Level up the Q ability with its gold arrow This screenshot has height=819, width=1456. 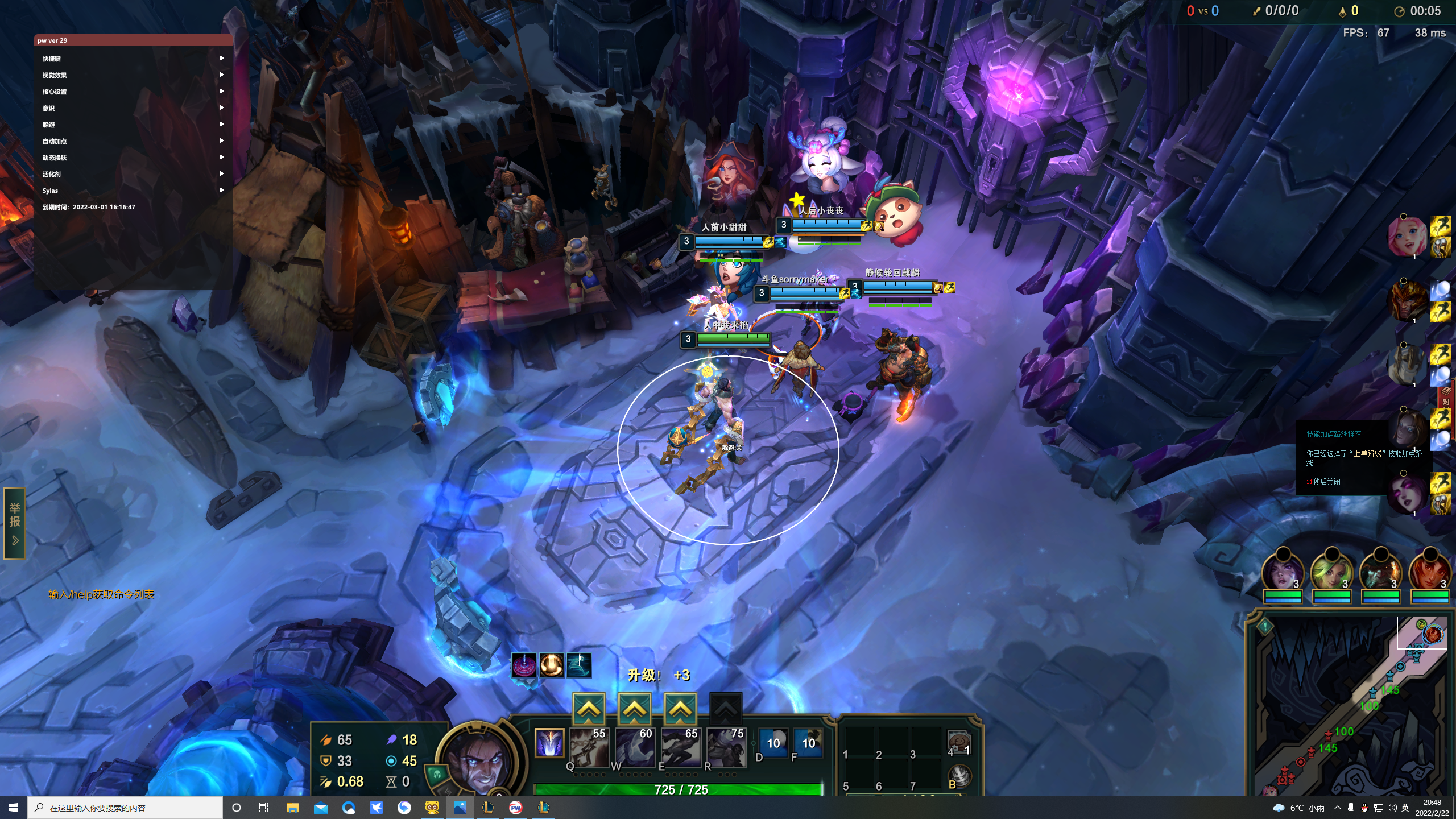pyautogui.click(x=588, y=709)
